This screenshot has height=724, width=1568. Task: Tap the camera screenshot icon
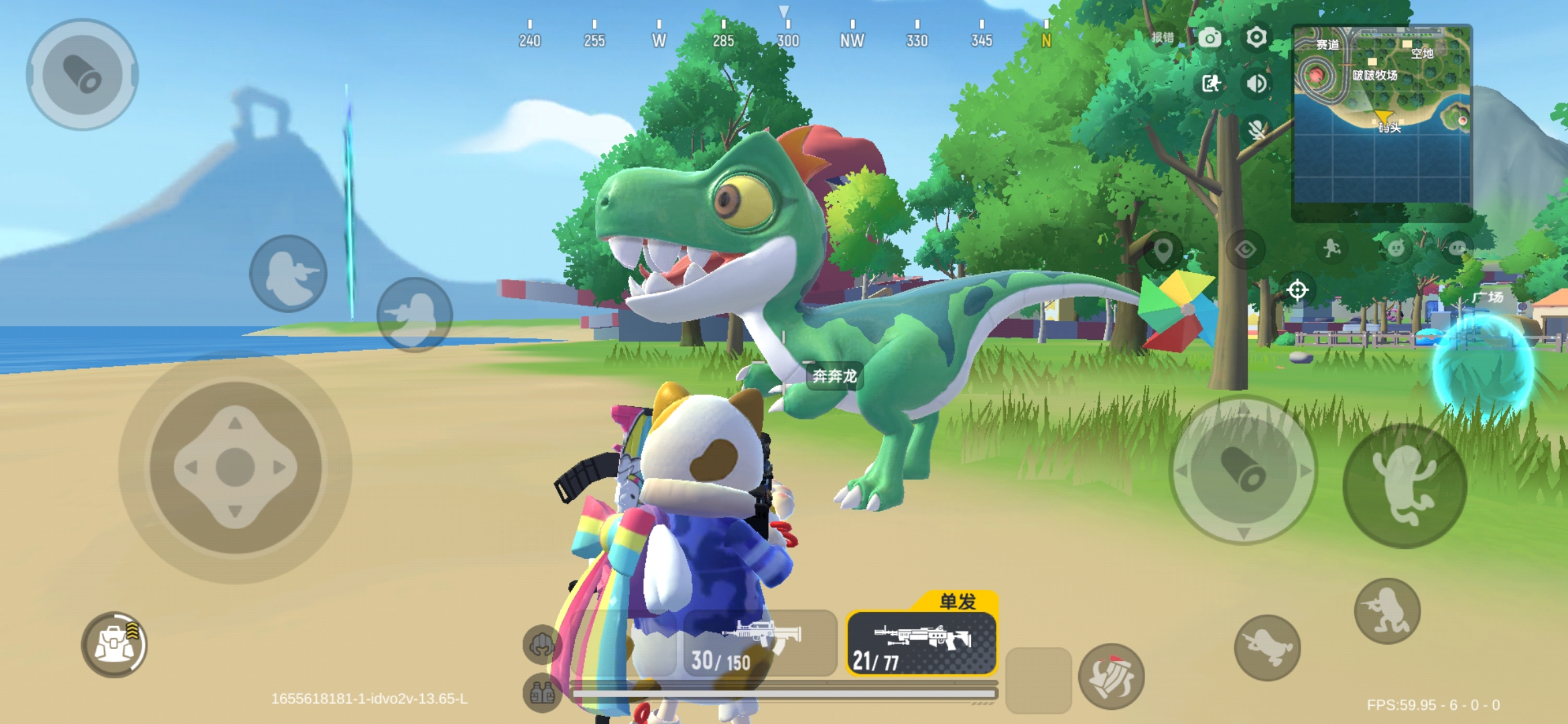tap(1210, 38)
